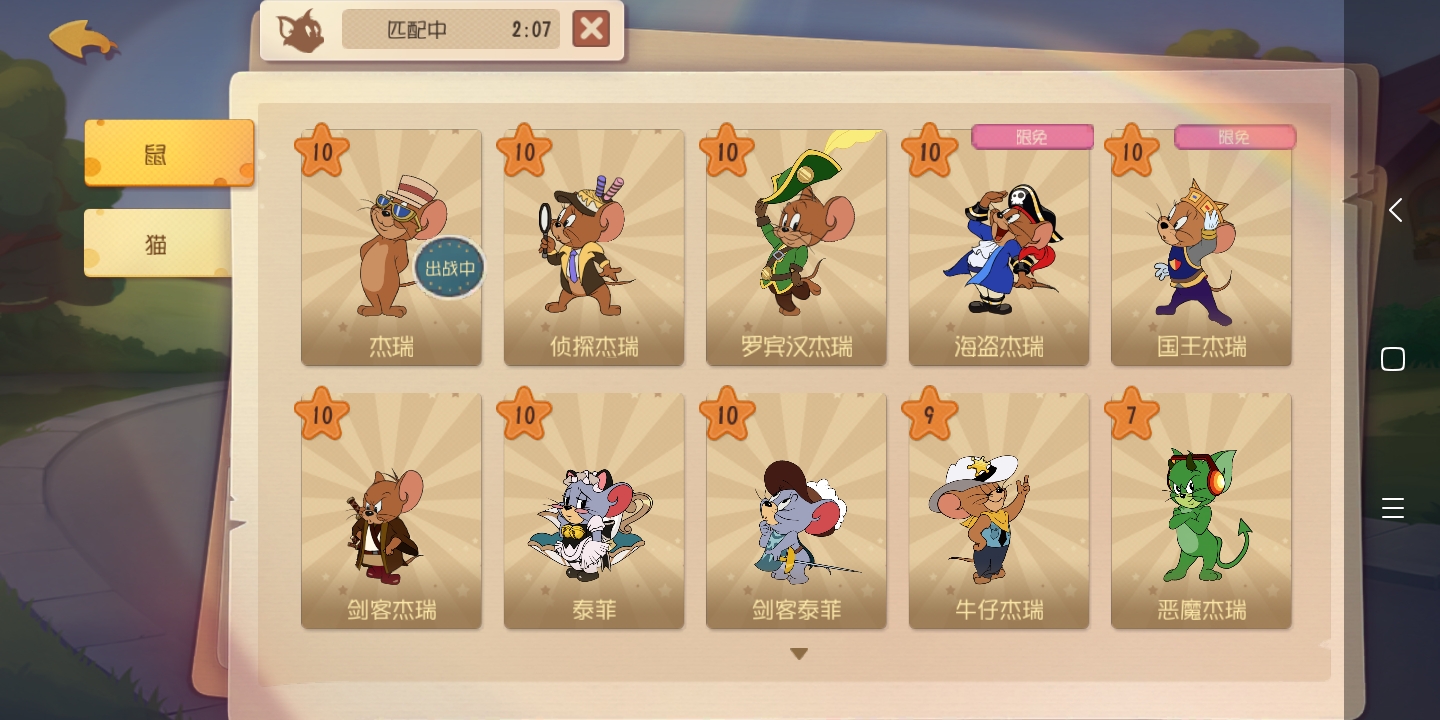Collapse the panel using the left chevron

click(1395, 210)
